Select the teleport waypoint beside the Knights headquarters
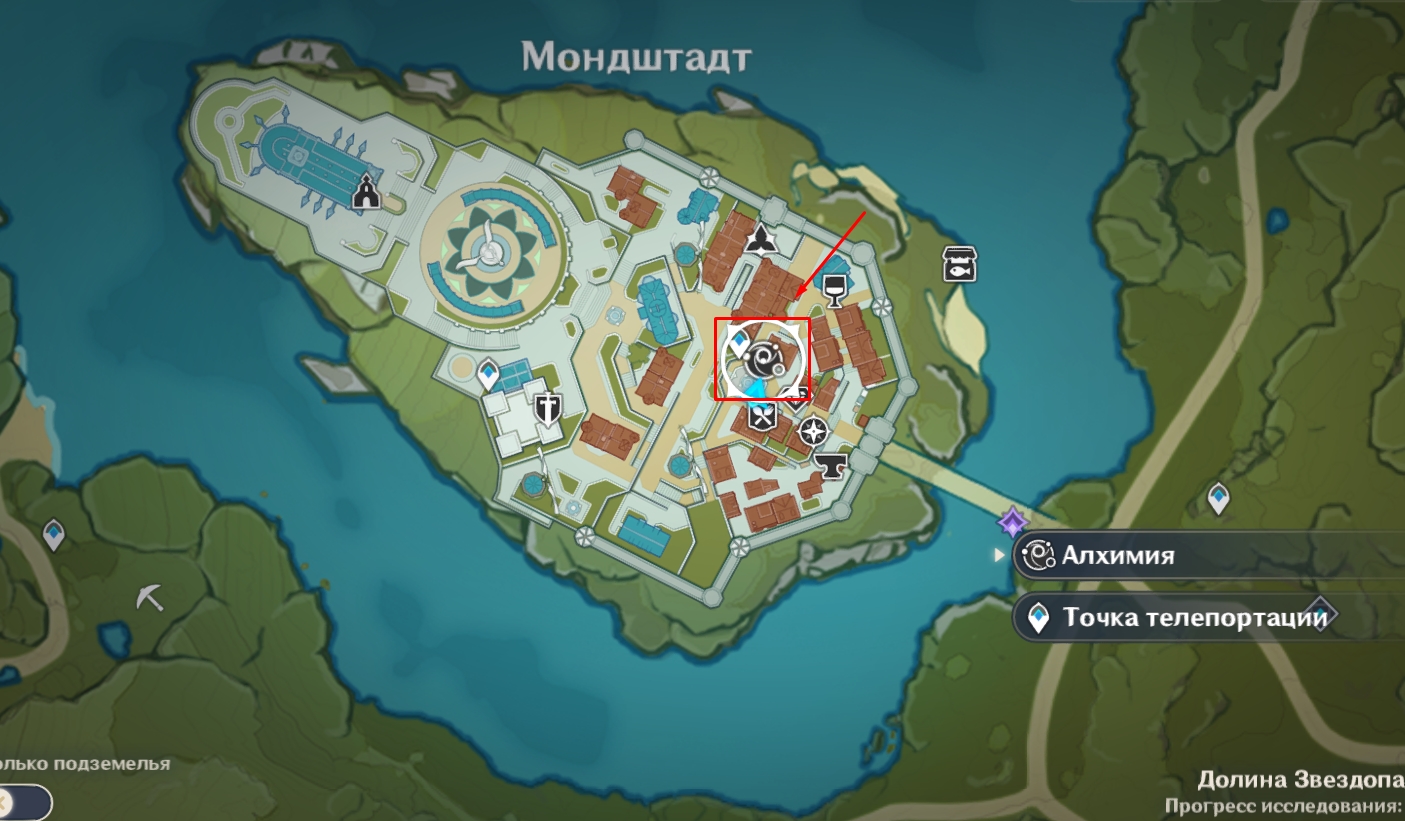The image size is (1405, 821). (x=488, y=374)
